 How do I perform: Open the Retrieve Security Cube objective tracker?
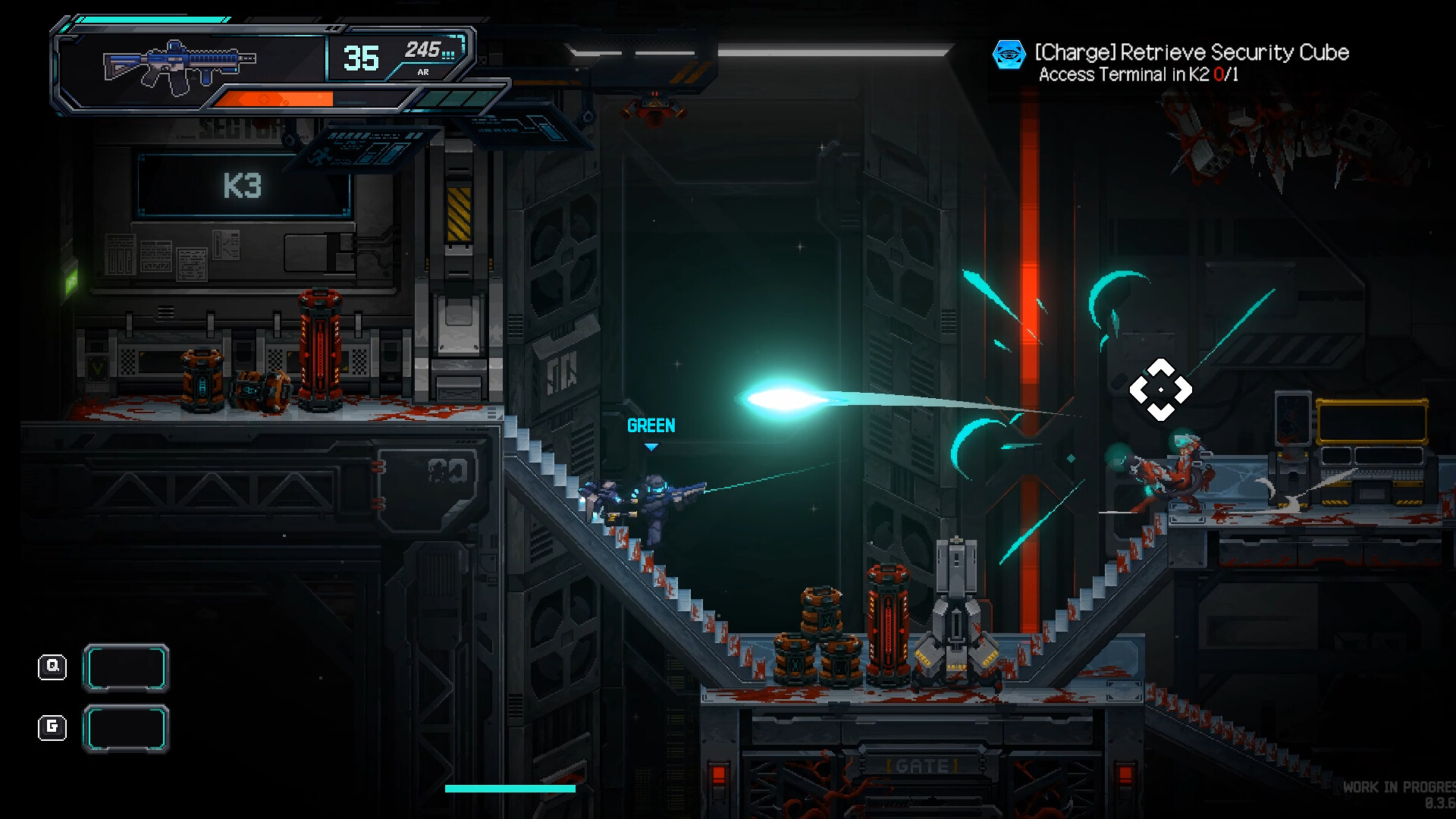click(x=1191, y=53)
